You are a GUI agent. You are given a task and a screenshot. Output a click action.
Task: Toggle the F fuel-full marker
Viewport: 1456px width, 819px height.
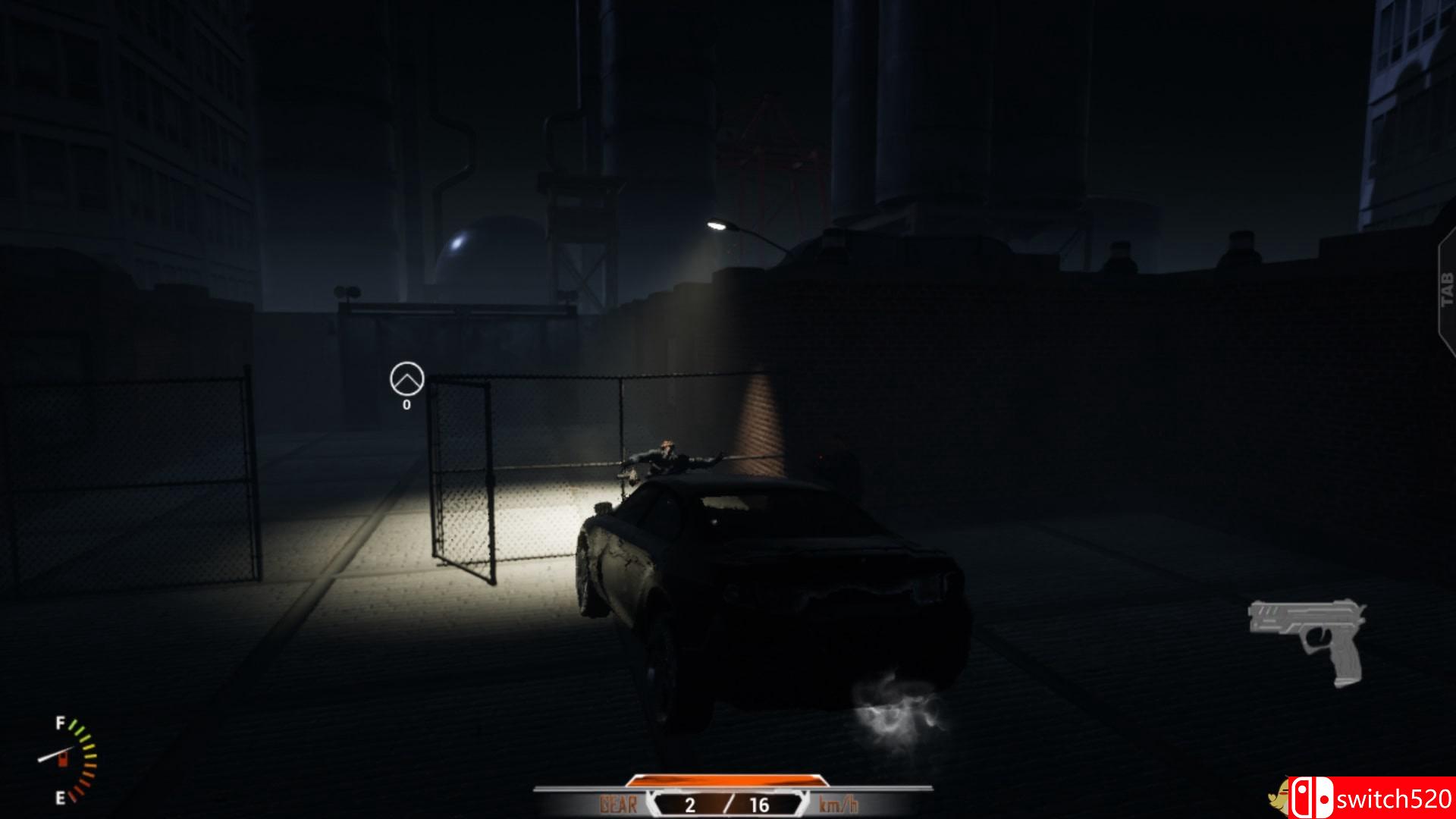58,722
